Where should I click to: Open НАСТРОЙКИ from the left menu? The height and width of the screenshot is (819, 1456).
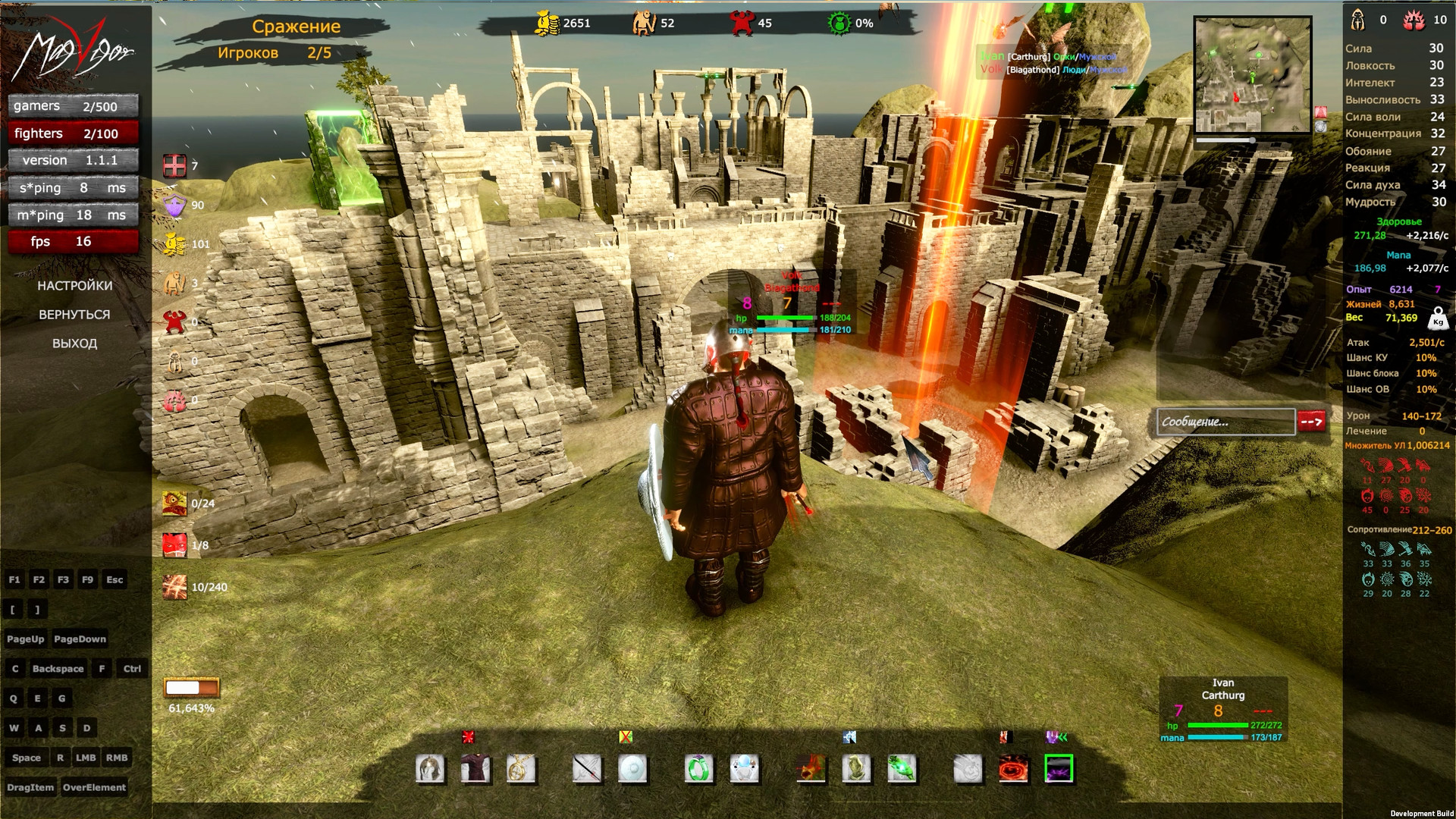coord(74,286)
